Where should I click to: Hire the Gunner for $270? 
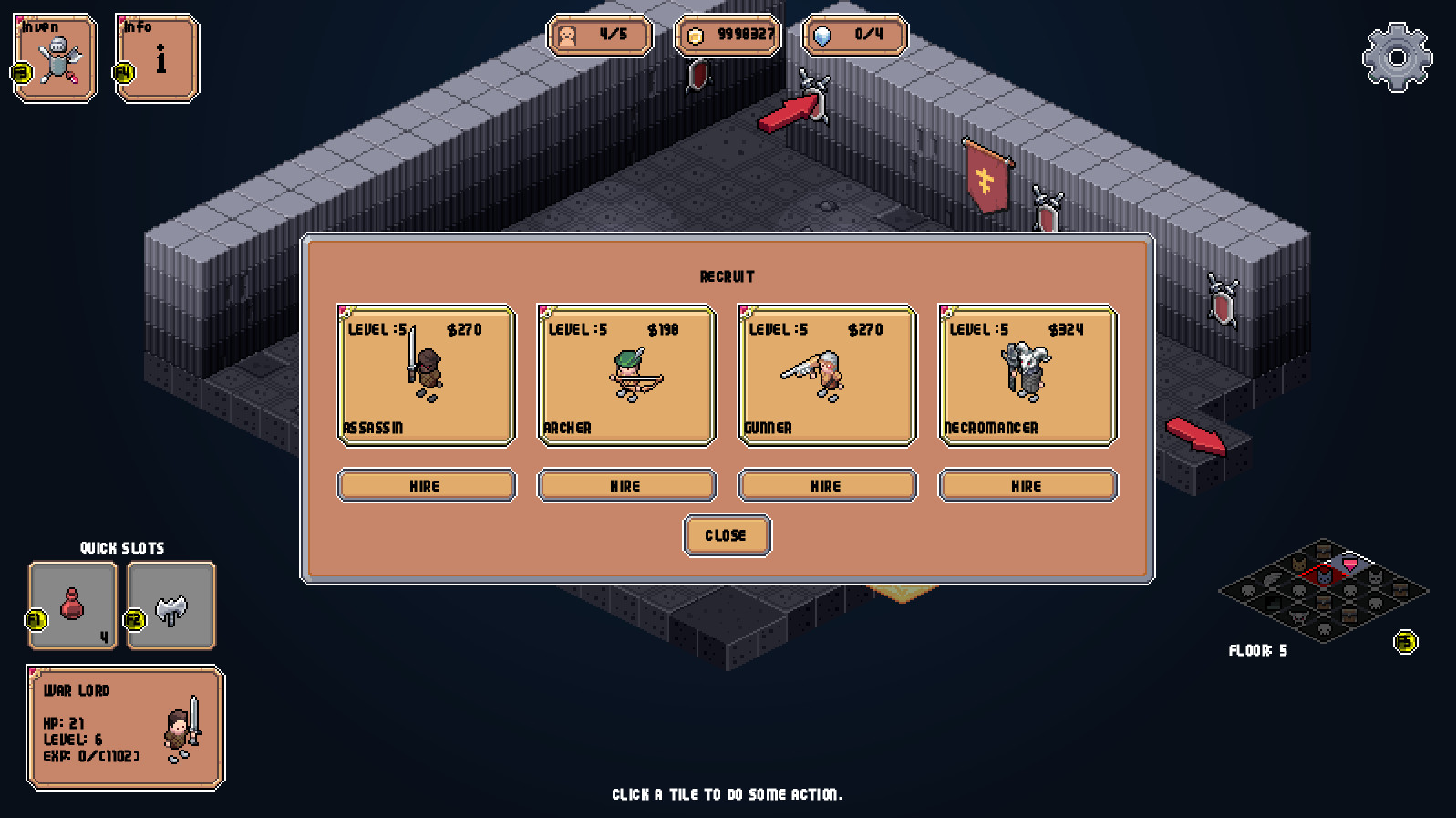(826, 485)
